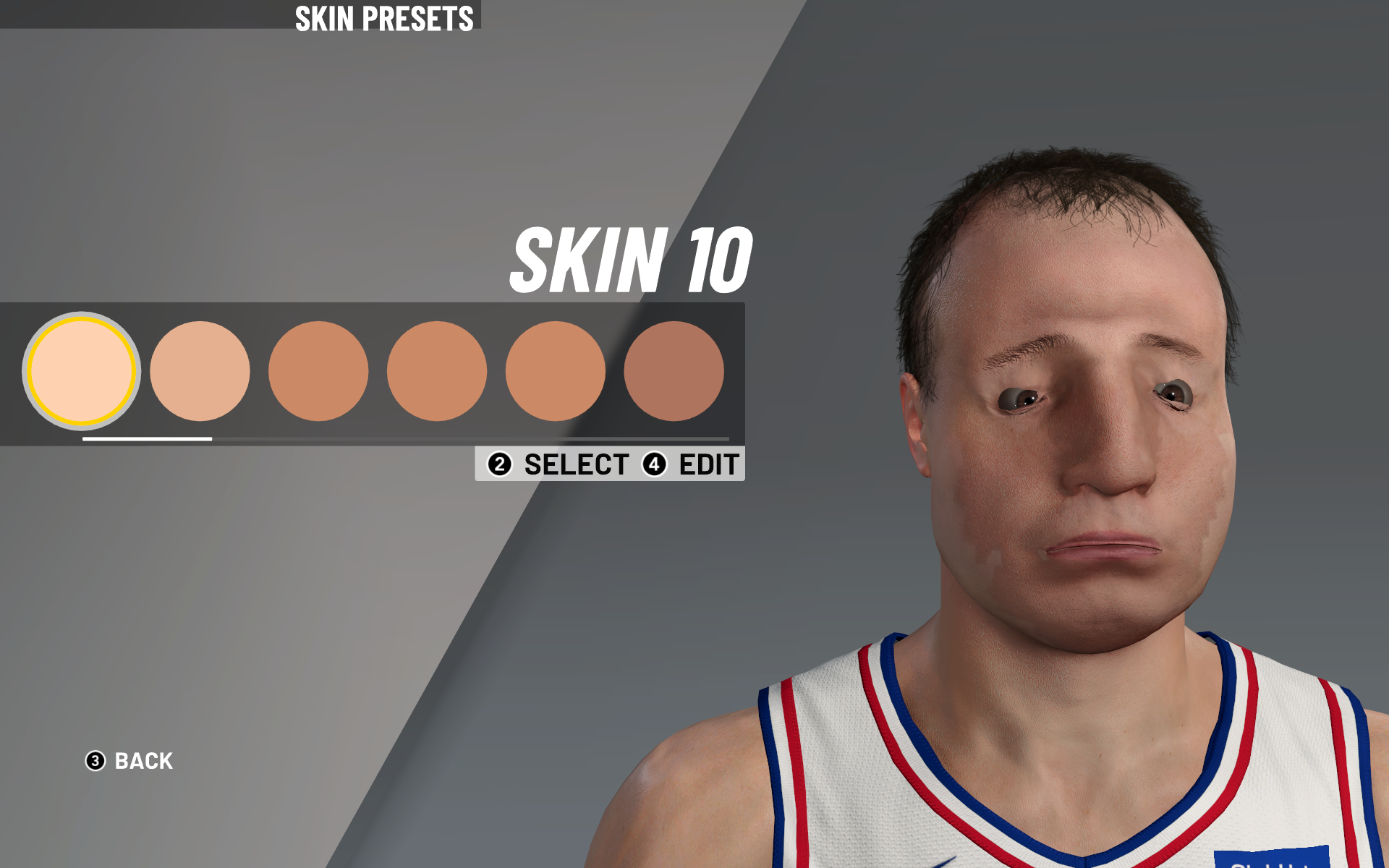Image resolution: width=1389 pixels, height=868 pixels.
Task: Select the fifth skin tone preset
Action: [556, 371]
